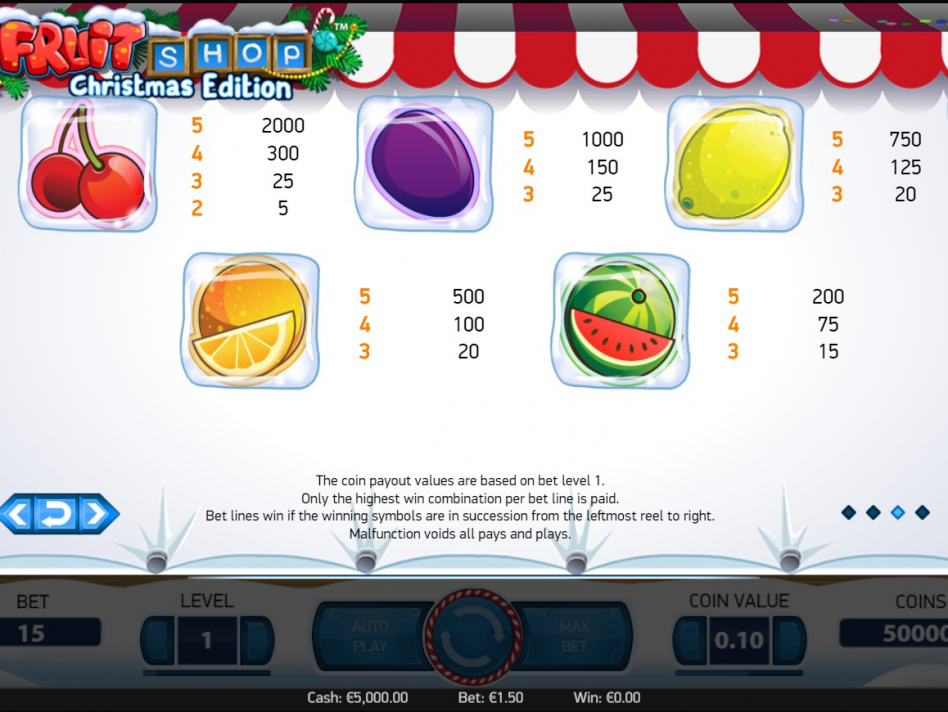Select the Max Bet button

point(575,637)
